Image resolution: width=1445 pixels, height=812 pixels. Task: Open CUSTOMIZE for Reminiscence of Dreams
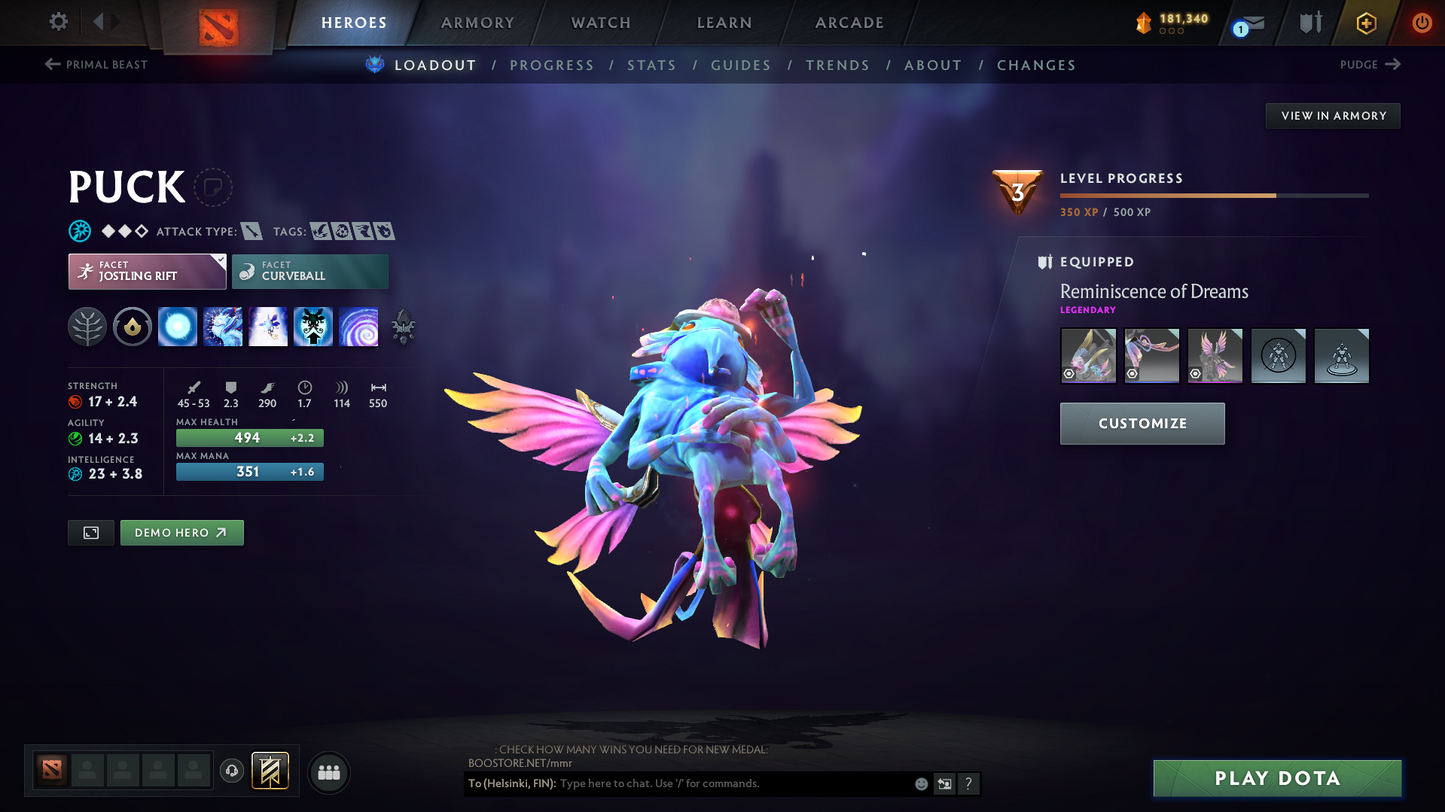tap(1142, 423)
